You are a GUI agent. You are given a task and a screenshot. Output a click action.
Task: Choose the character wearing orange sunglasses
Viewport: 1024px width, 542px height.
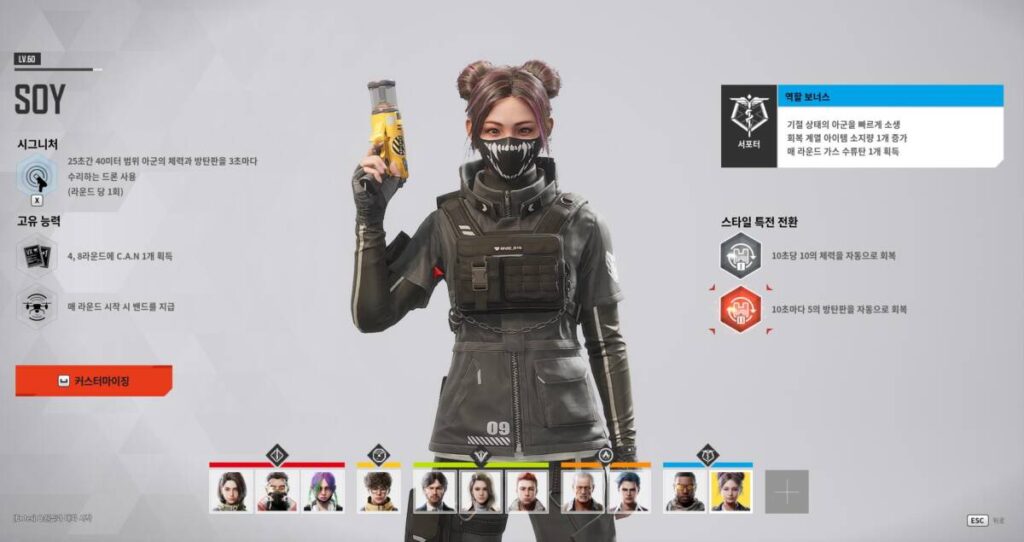684,491
